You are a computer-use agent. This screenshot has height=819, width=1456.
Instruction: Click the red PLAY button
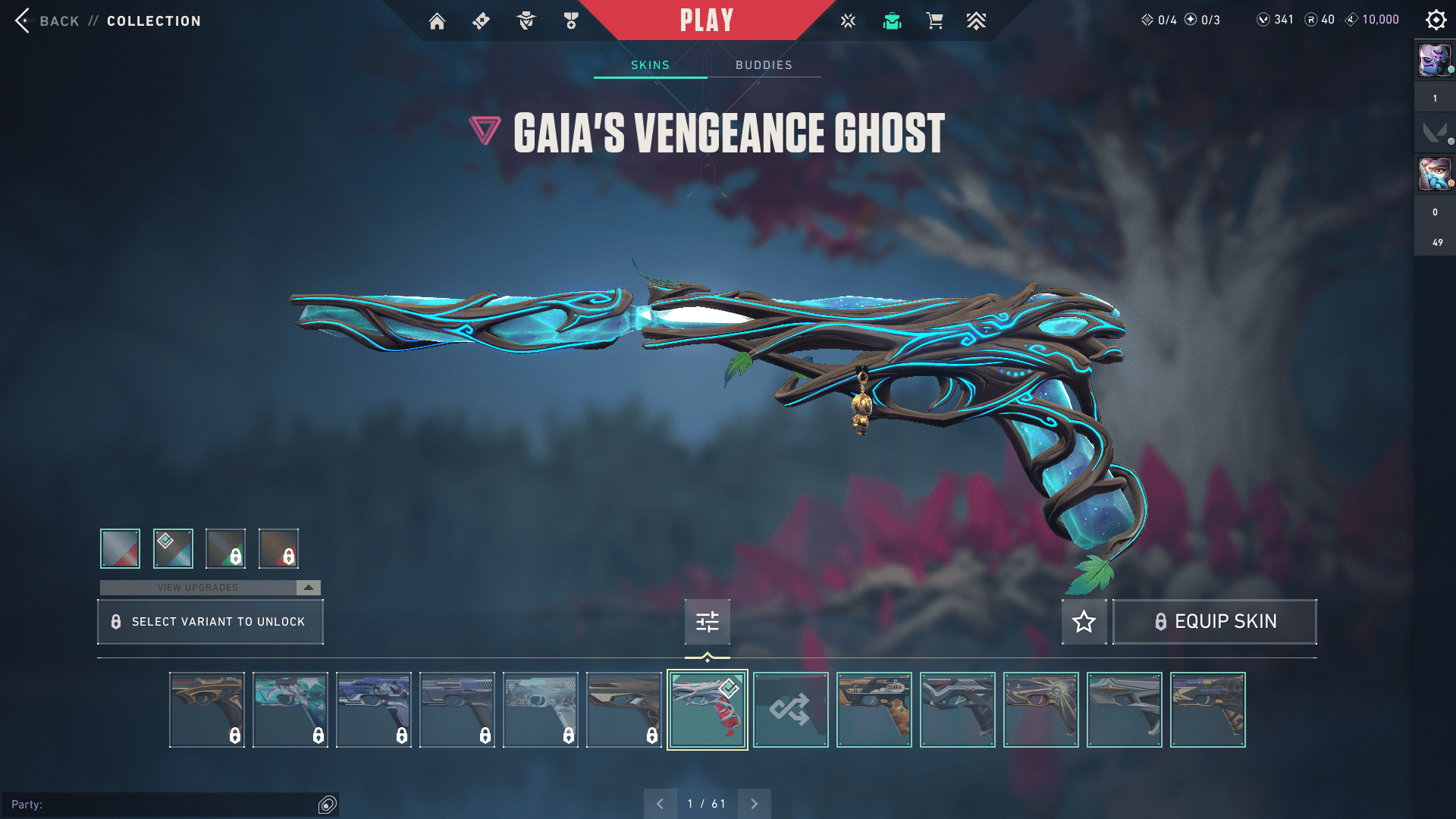point(707,20)
